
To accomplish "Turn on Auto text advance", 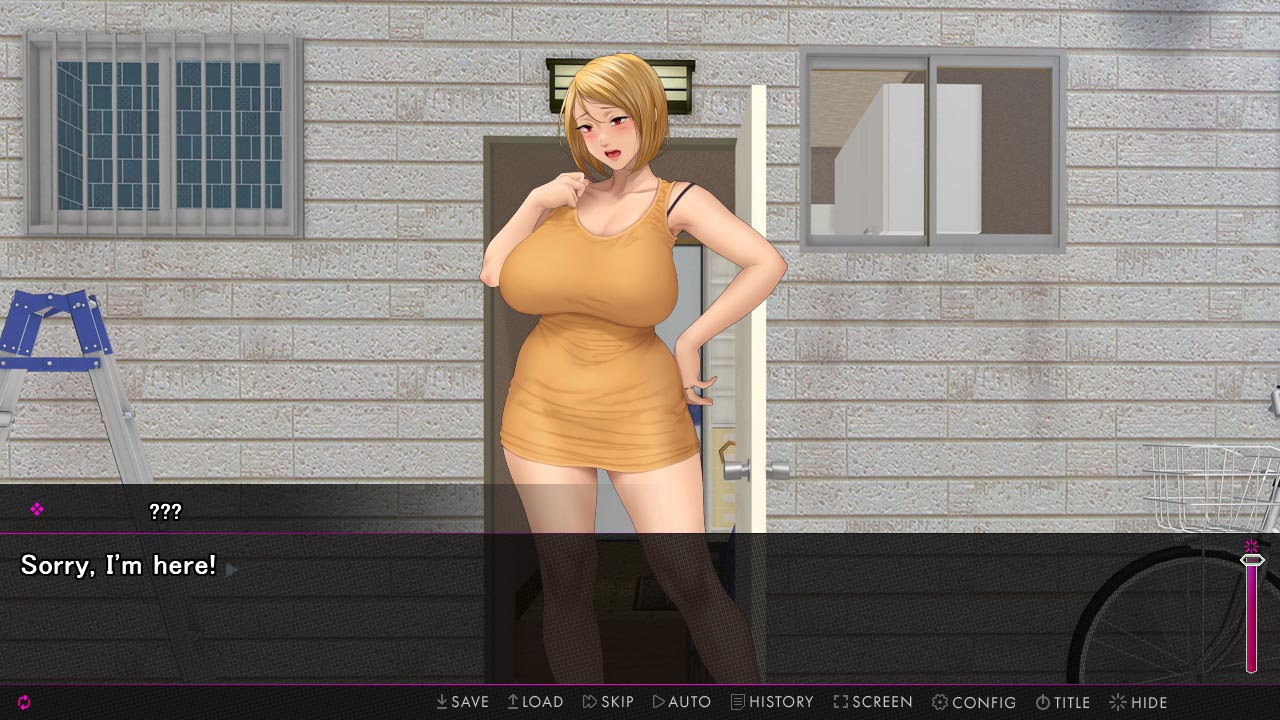I will tap(681, 702).
